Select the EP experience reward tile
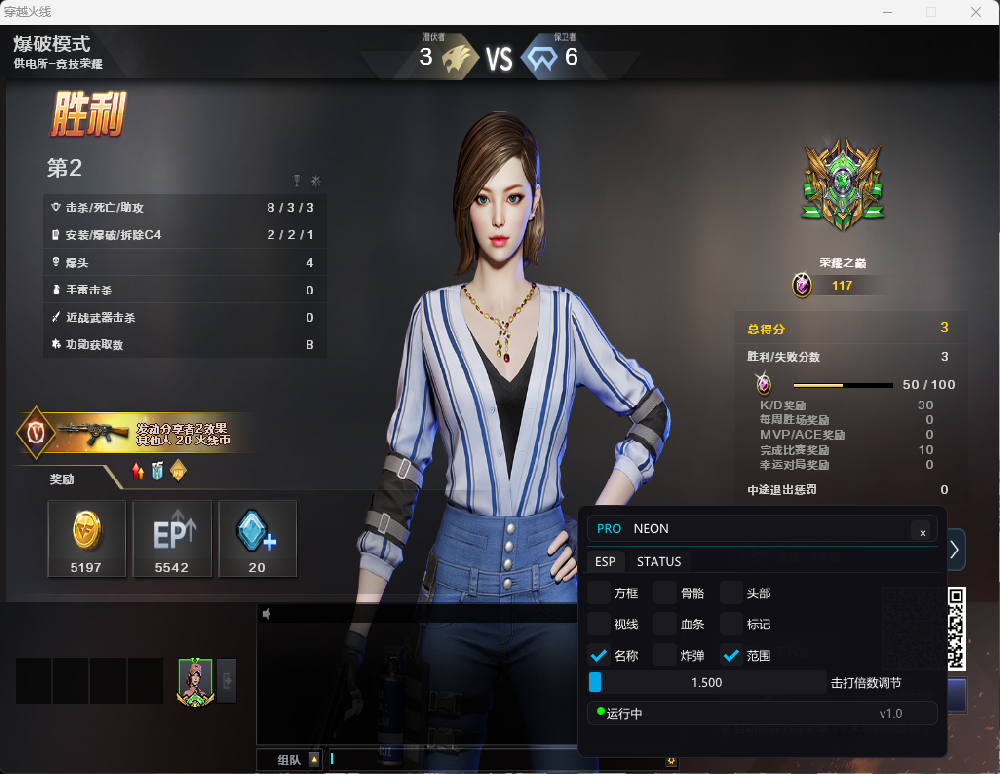This screenshot has width=1000, height=774. [x=172, y=538]
